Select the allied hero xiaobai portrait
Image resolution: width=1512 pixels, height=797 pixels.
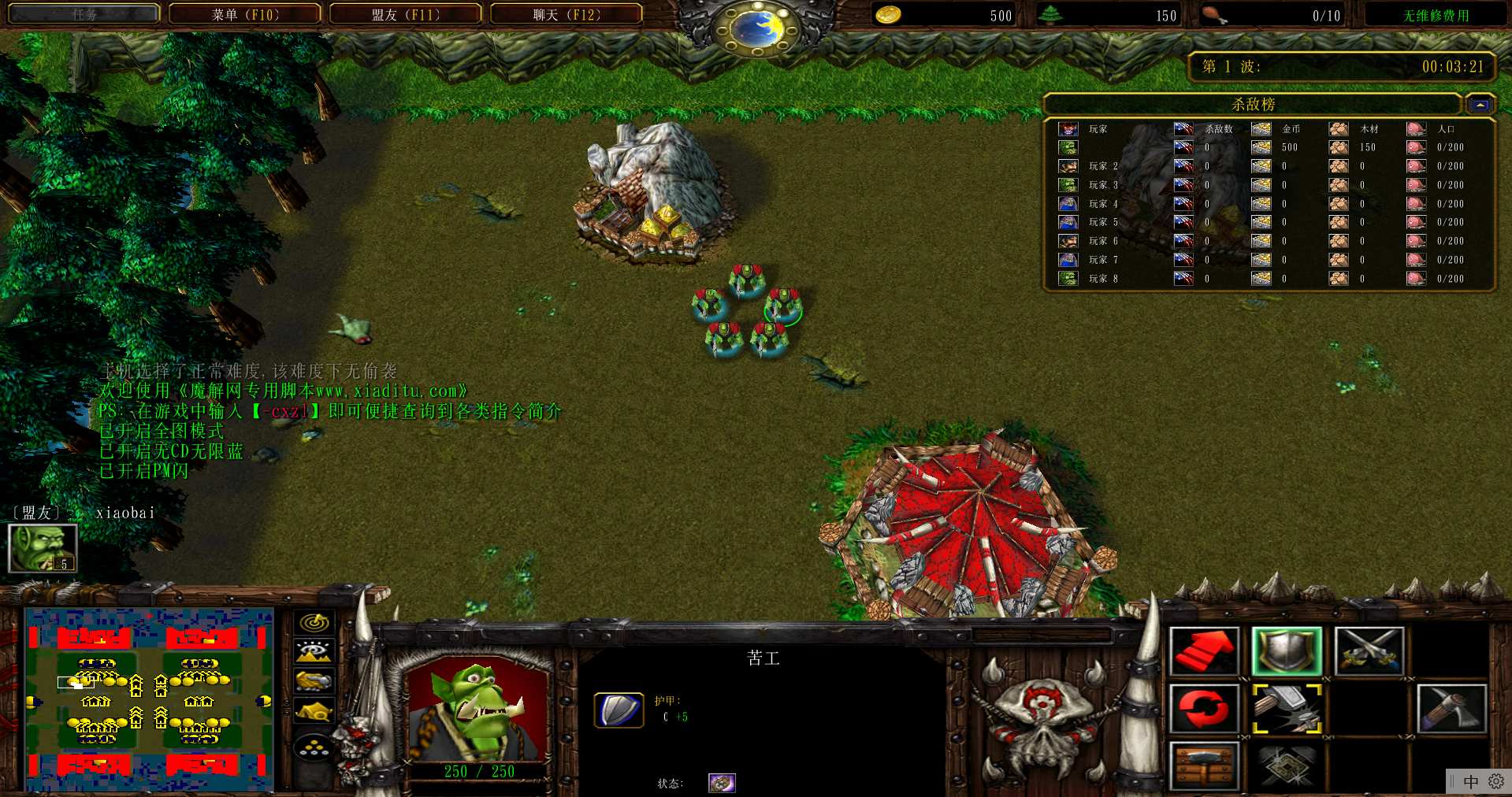click(43, 547)
